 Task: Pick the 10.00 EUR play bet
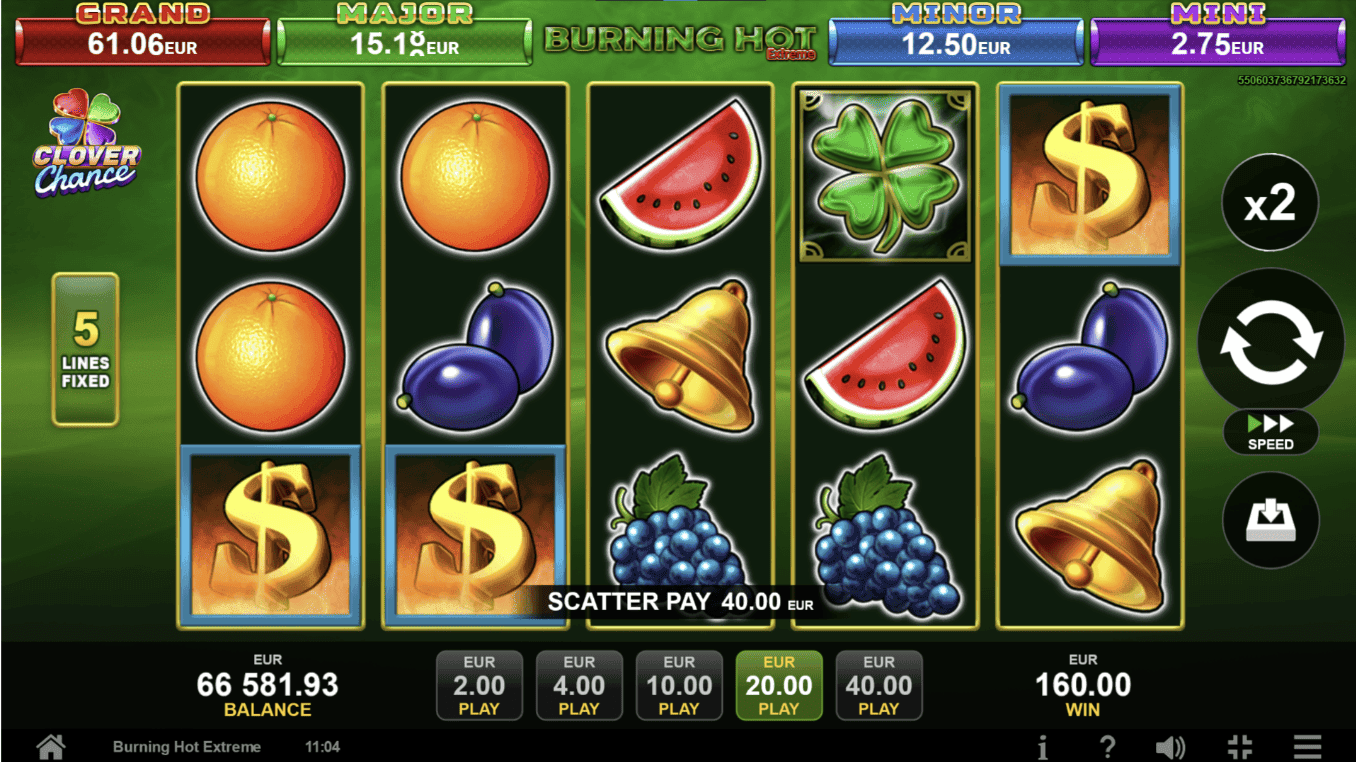(679, 685)
